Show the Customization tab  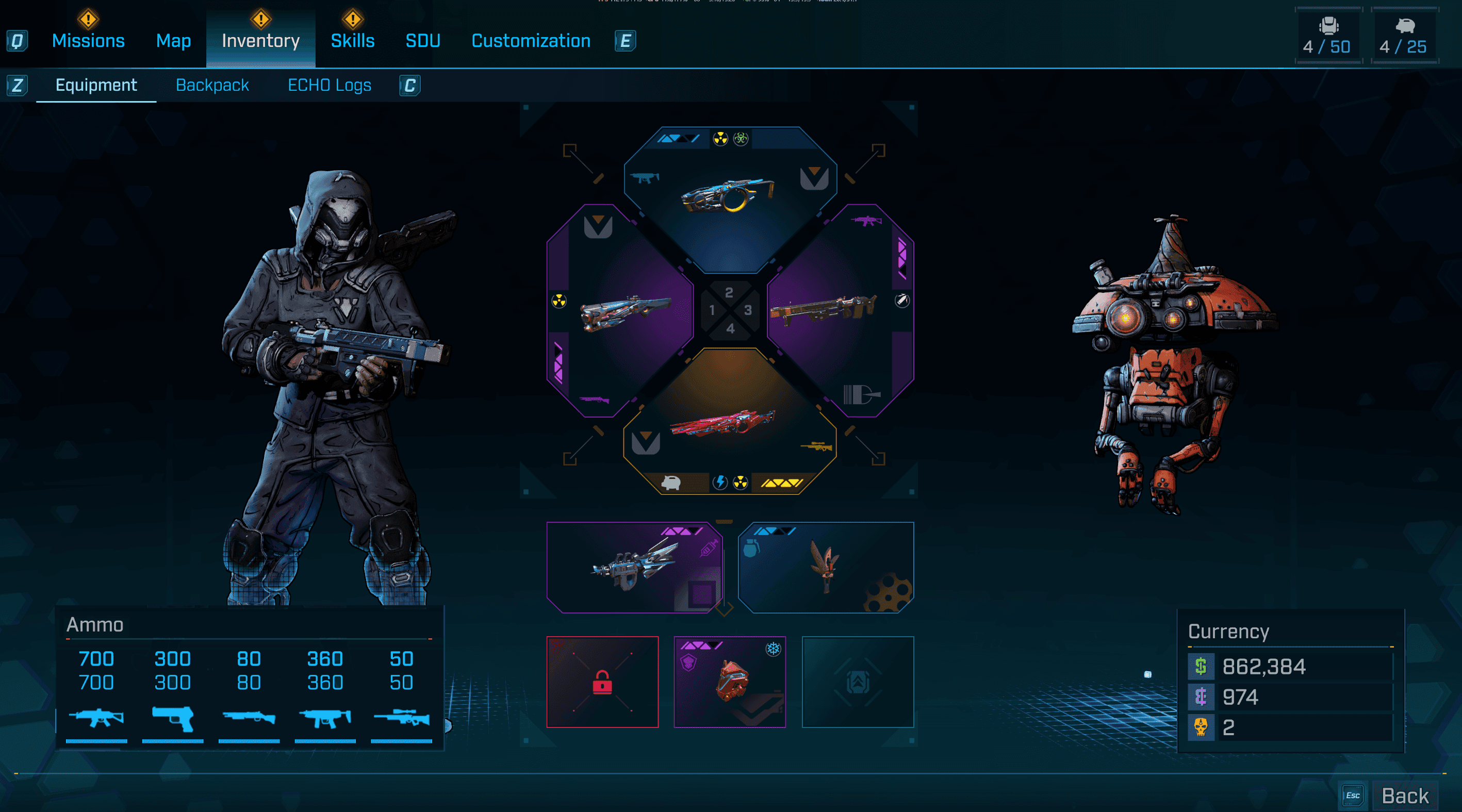pyautogui.click(x=531, y=40)
